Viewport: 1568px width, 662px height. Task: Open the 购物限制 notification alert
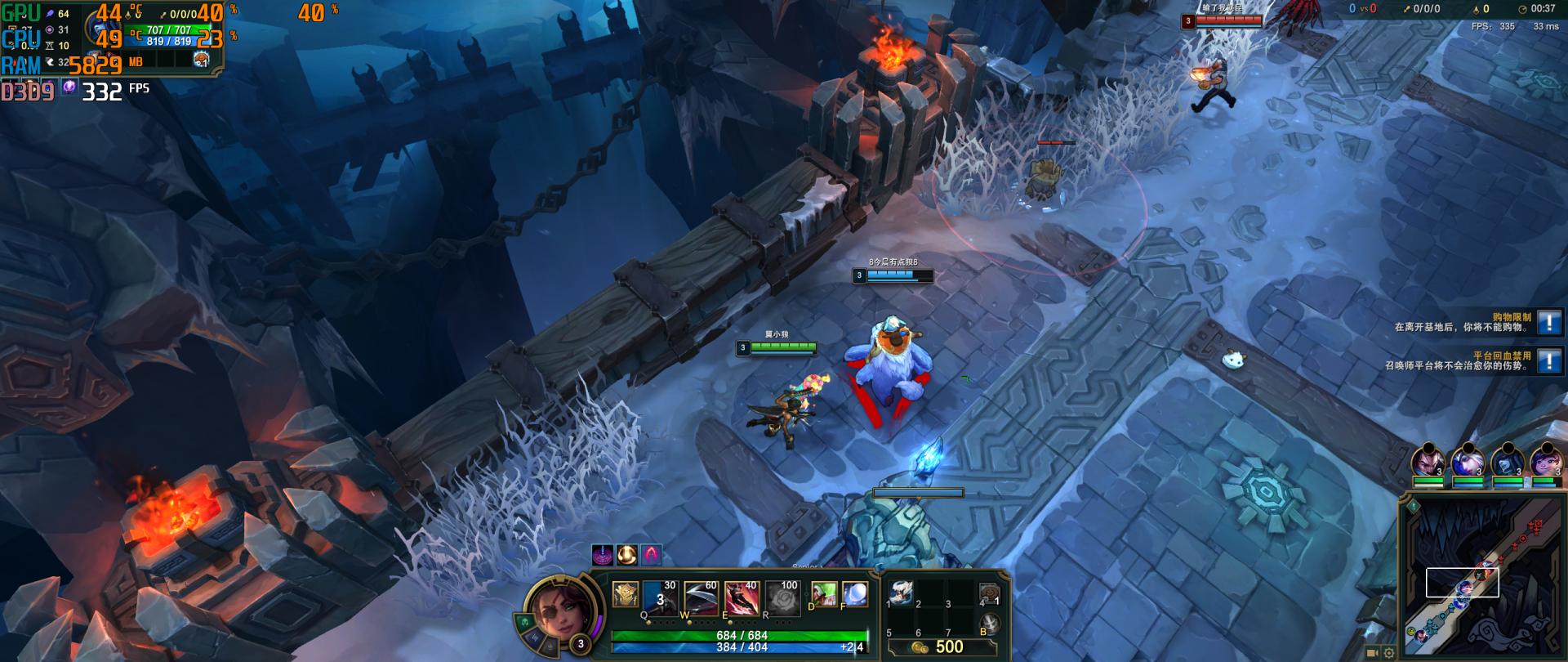pyautogui.click(x=1548, y=322)
